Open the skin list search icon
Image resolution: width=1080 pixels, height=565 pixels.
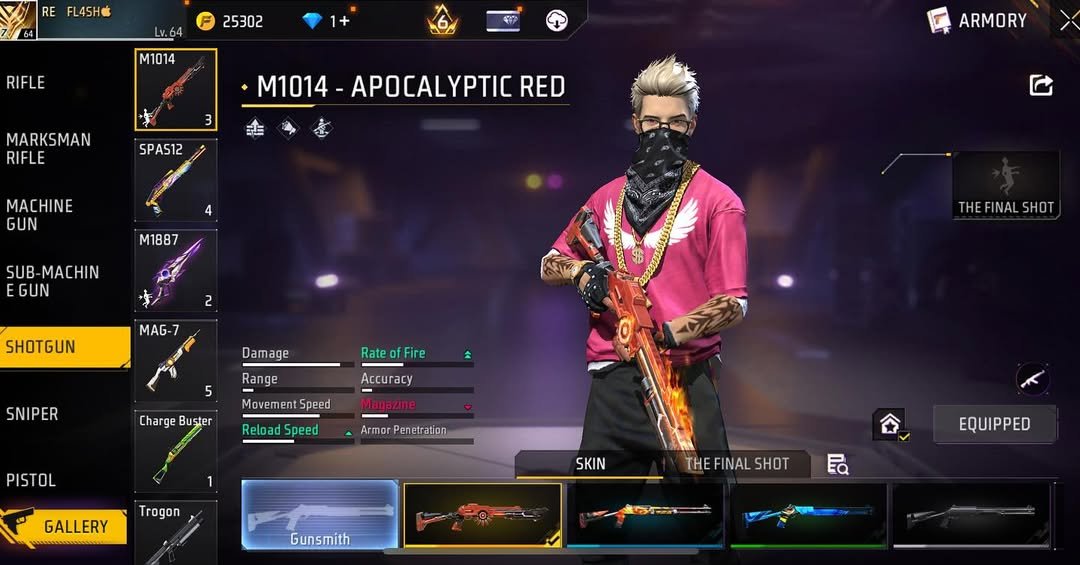coord(838,464)
